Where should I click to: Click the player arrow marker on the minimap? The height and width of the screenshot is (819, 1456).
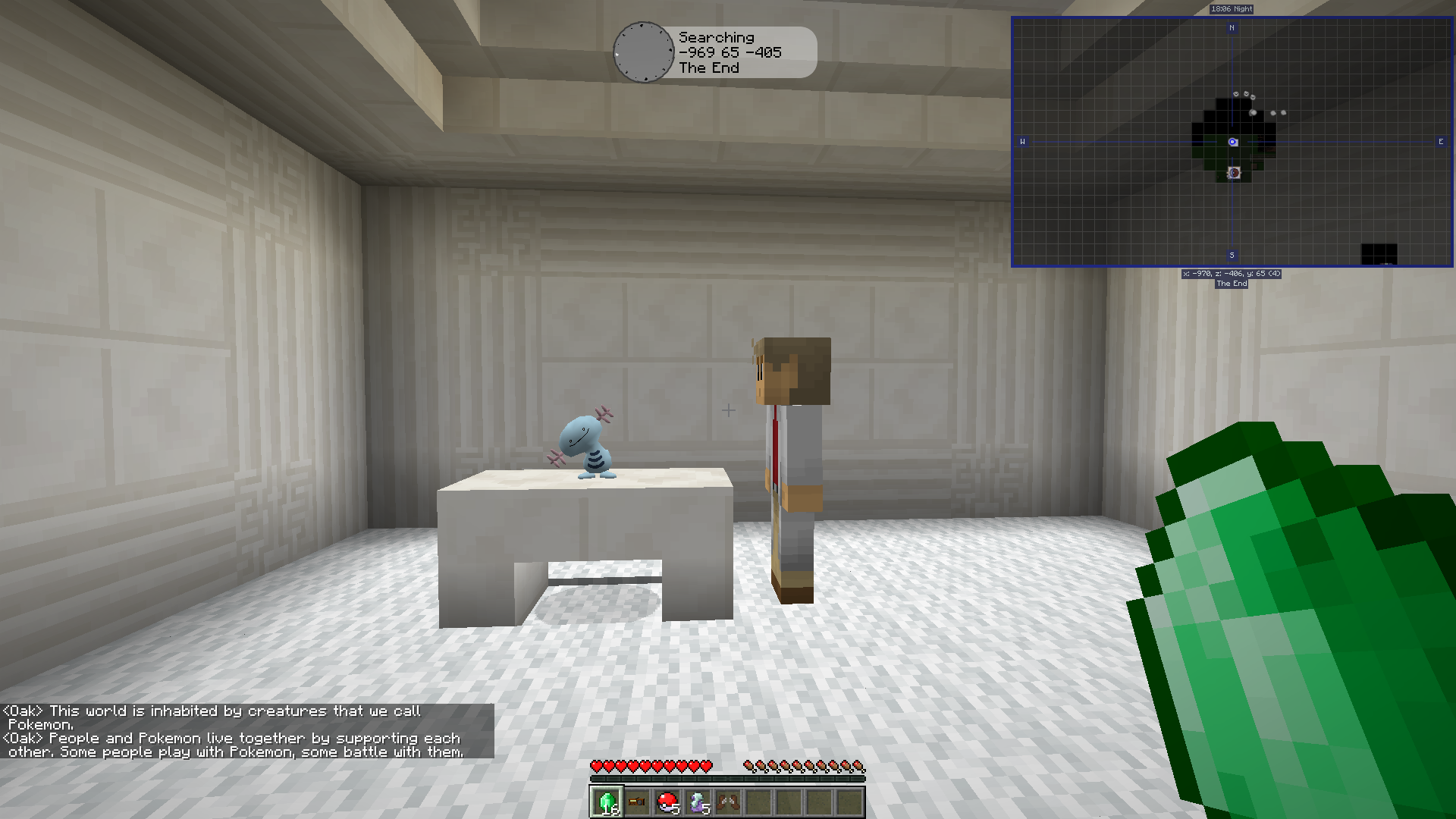[x=1232, y=140]
